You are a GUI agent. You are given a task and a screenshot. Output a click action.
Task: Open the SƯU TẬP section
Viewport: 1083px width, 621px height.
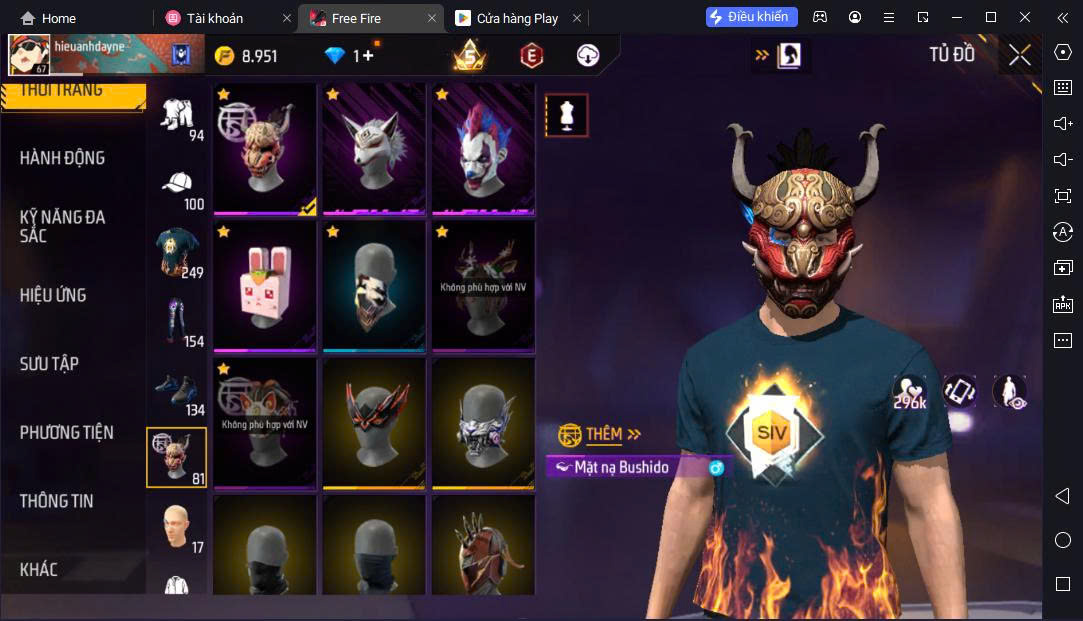tap(49, 364)
